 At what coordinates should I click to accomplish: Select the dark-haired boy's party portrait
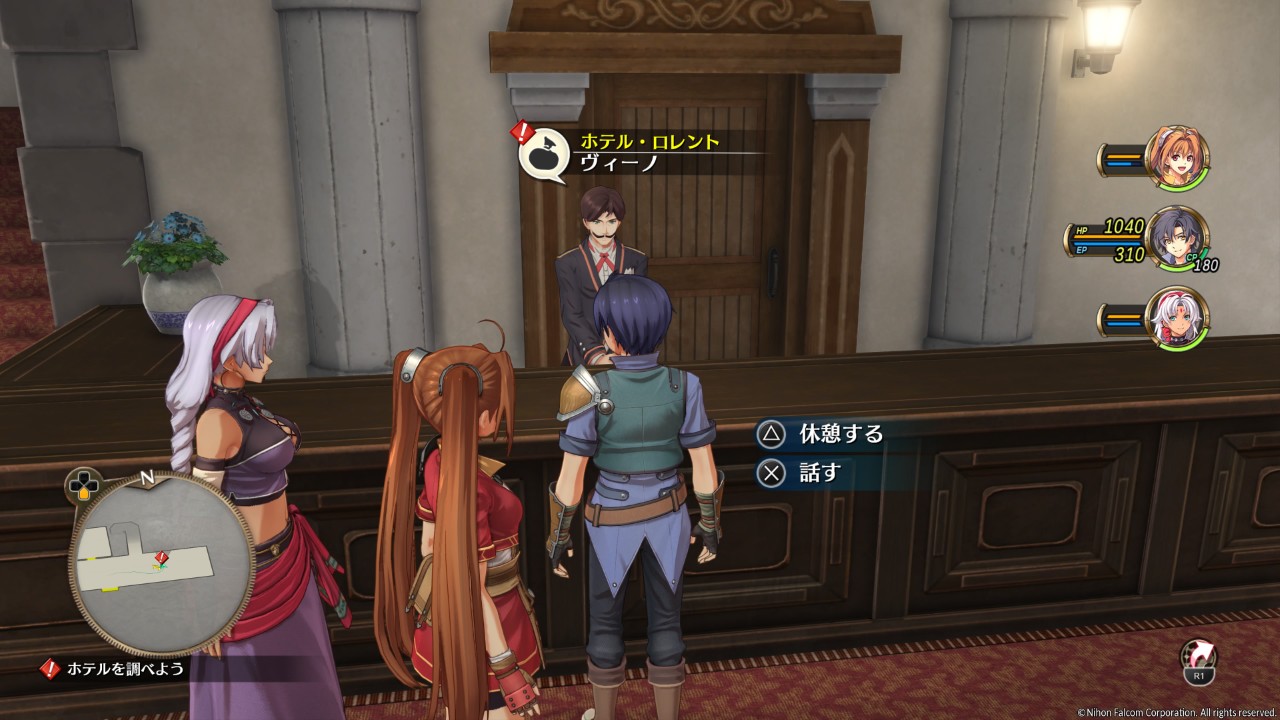[x=1176, y=238]
